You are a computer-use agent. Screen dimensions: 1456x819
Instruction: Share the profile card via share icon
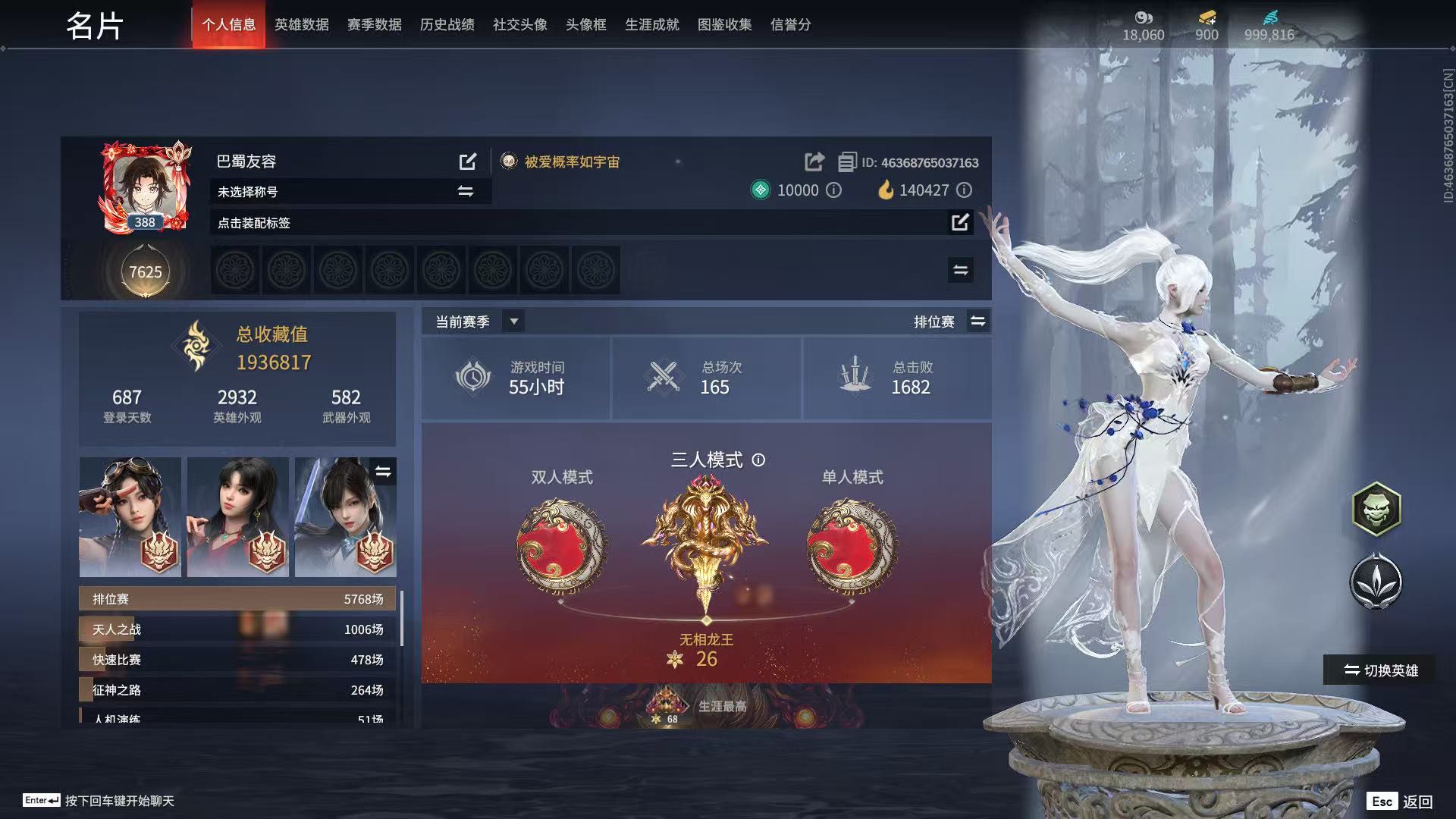coord(814,162)
